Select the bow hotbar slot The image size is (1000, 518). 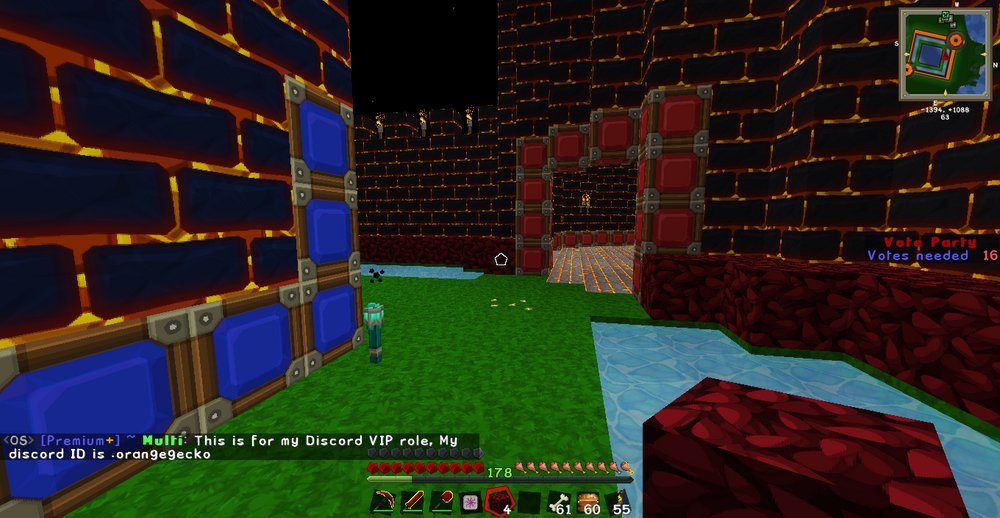click(x=383, y=502)
